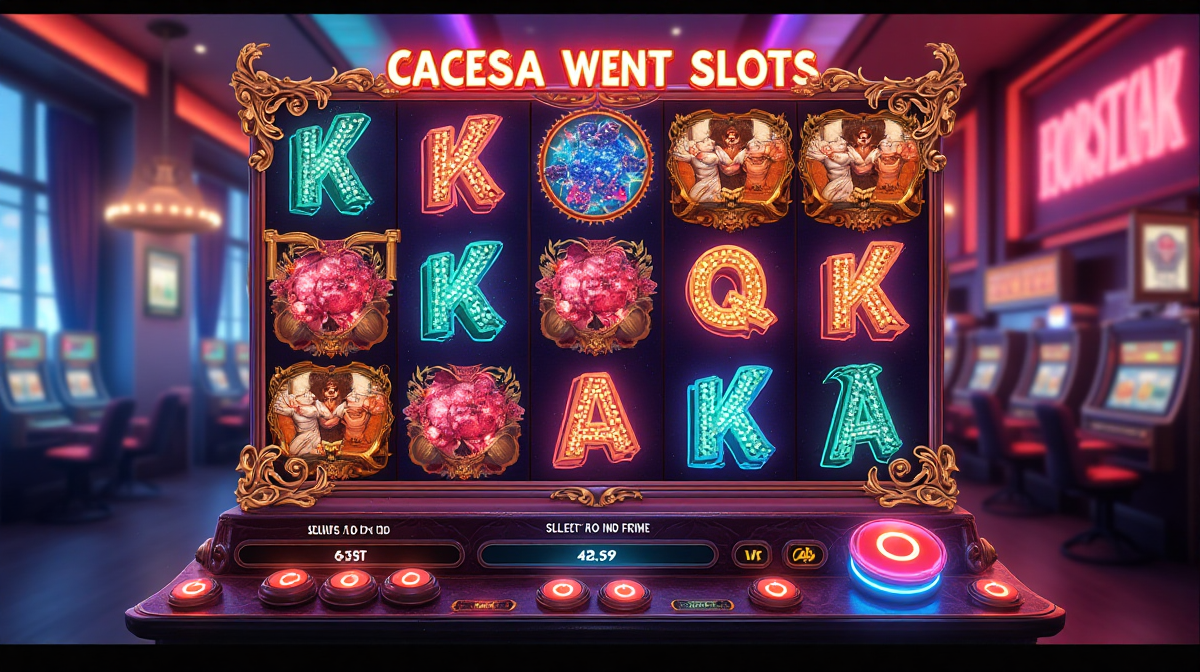Click the small gold VK button

point(750,554)
